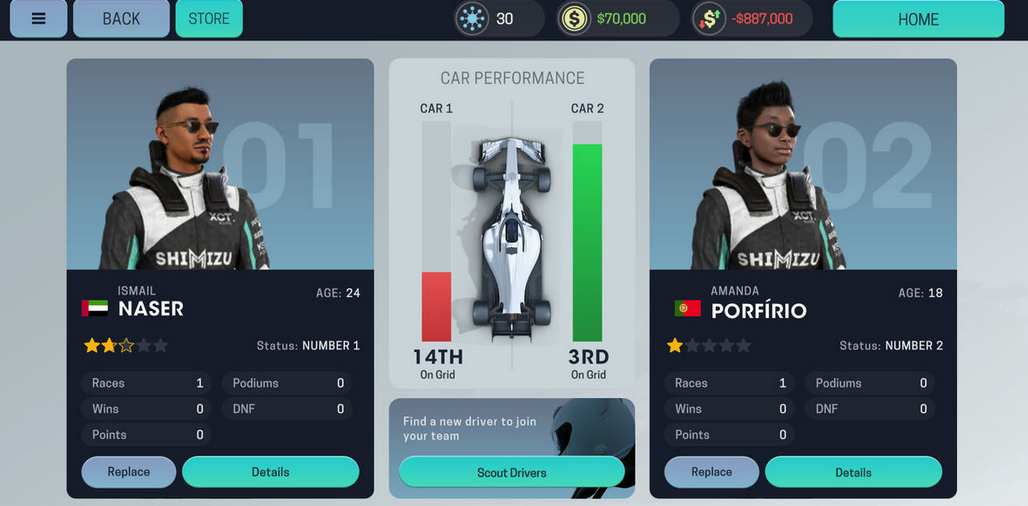Viewport: 1028px width, 506px height.
Task: Click the Scout Drivers button
Action: coord(511,472)
